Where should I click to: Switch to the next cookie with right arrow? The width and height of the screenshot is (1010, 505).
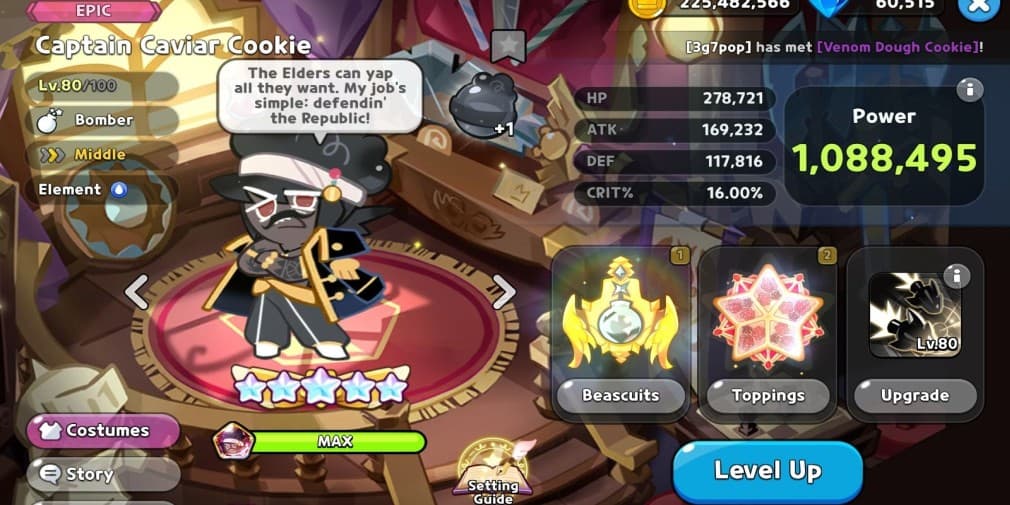[503, 292]
